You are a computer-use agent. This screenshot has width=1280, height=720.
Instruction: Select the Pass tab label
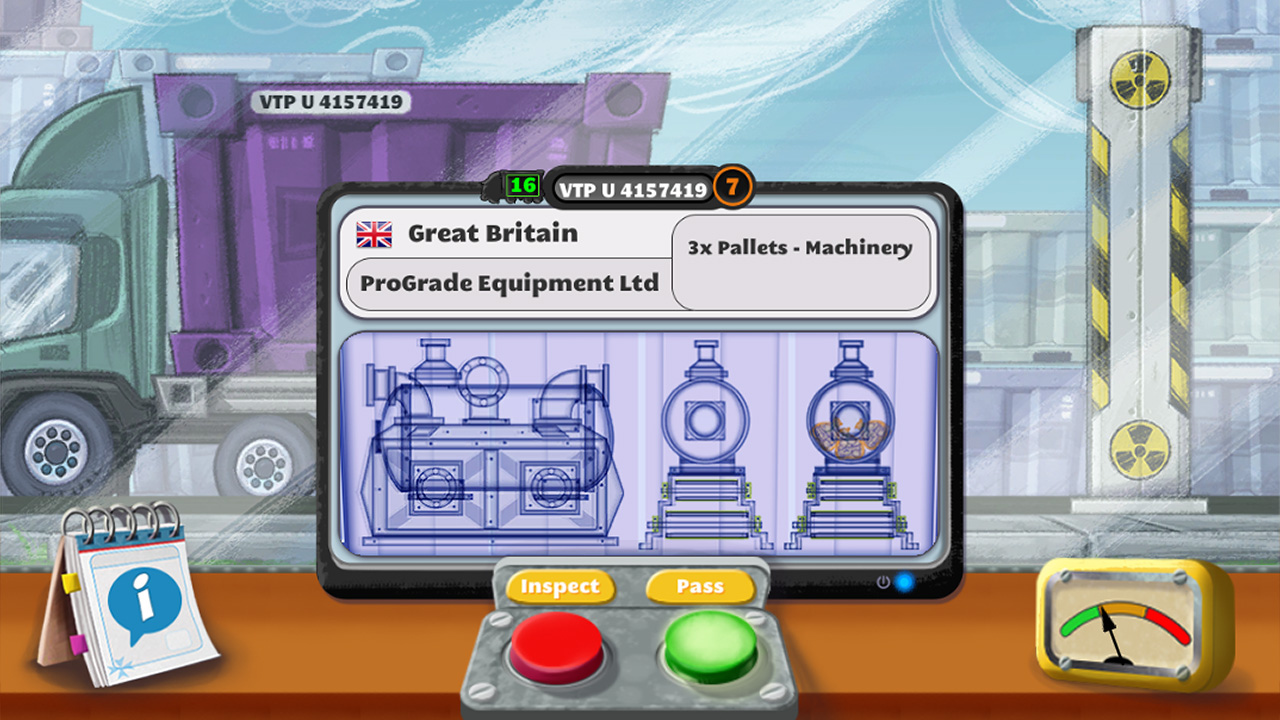(x=700, y=587)
